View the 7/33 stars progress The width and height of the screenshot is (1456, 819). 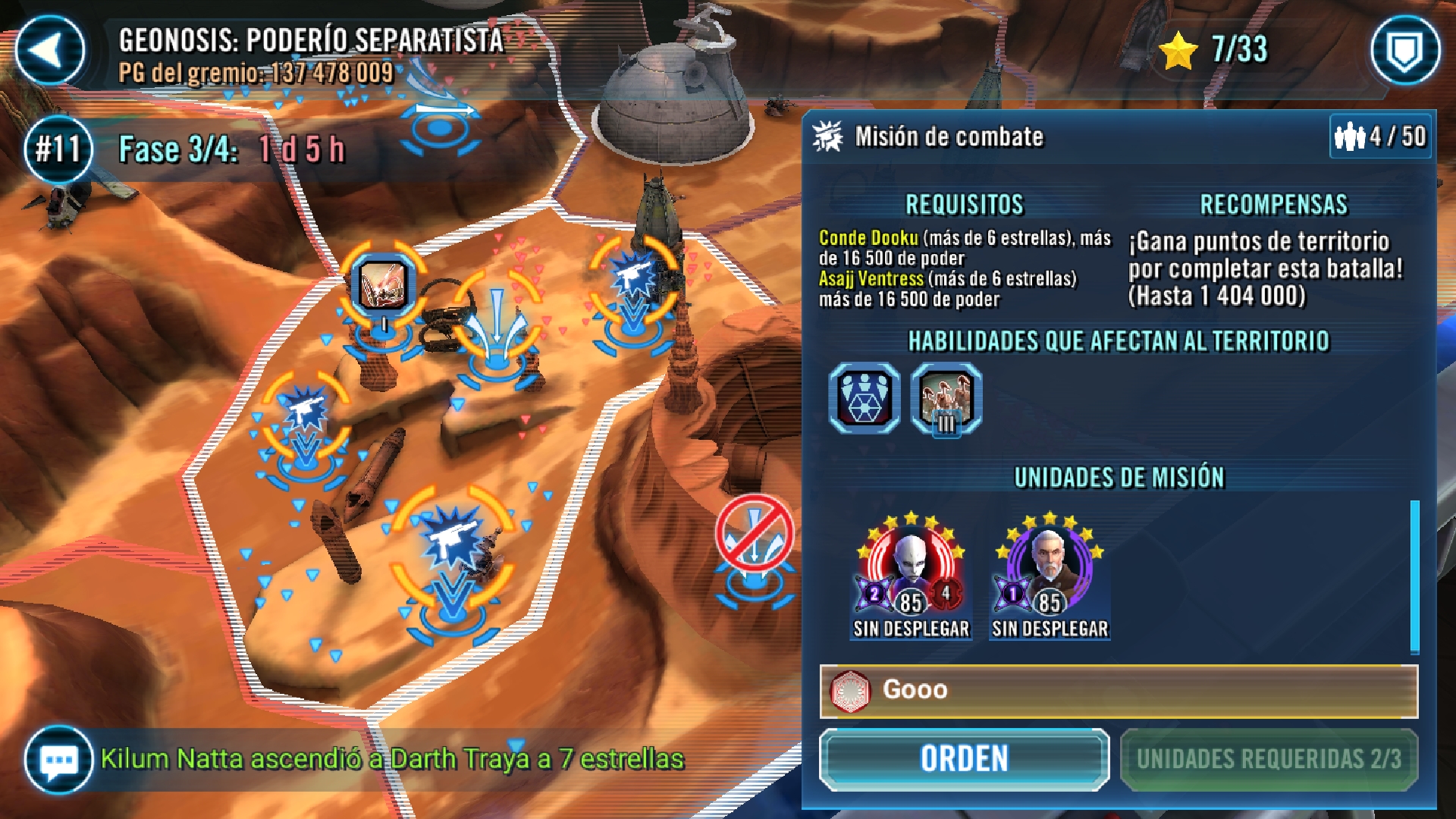[1216, 50]
